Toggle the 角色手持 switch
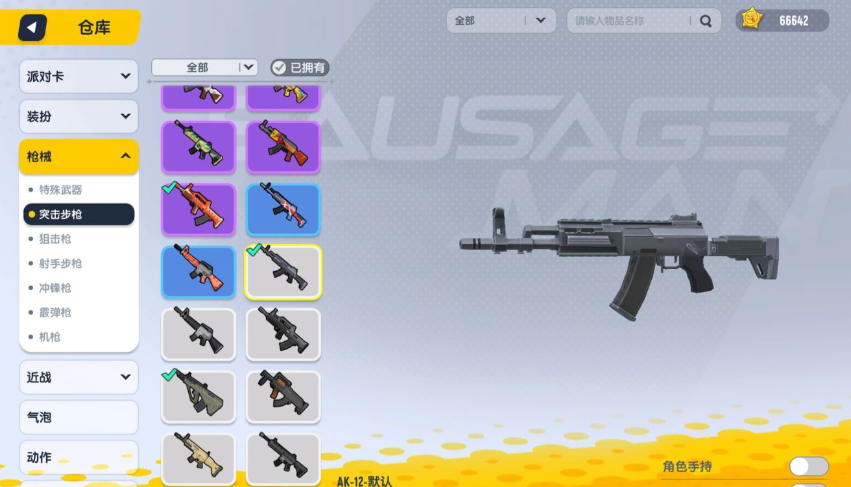Image resolution: width=851 pixels, height=487 pixels. pyautogui.click(x=808, y=466)
